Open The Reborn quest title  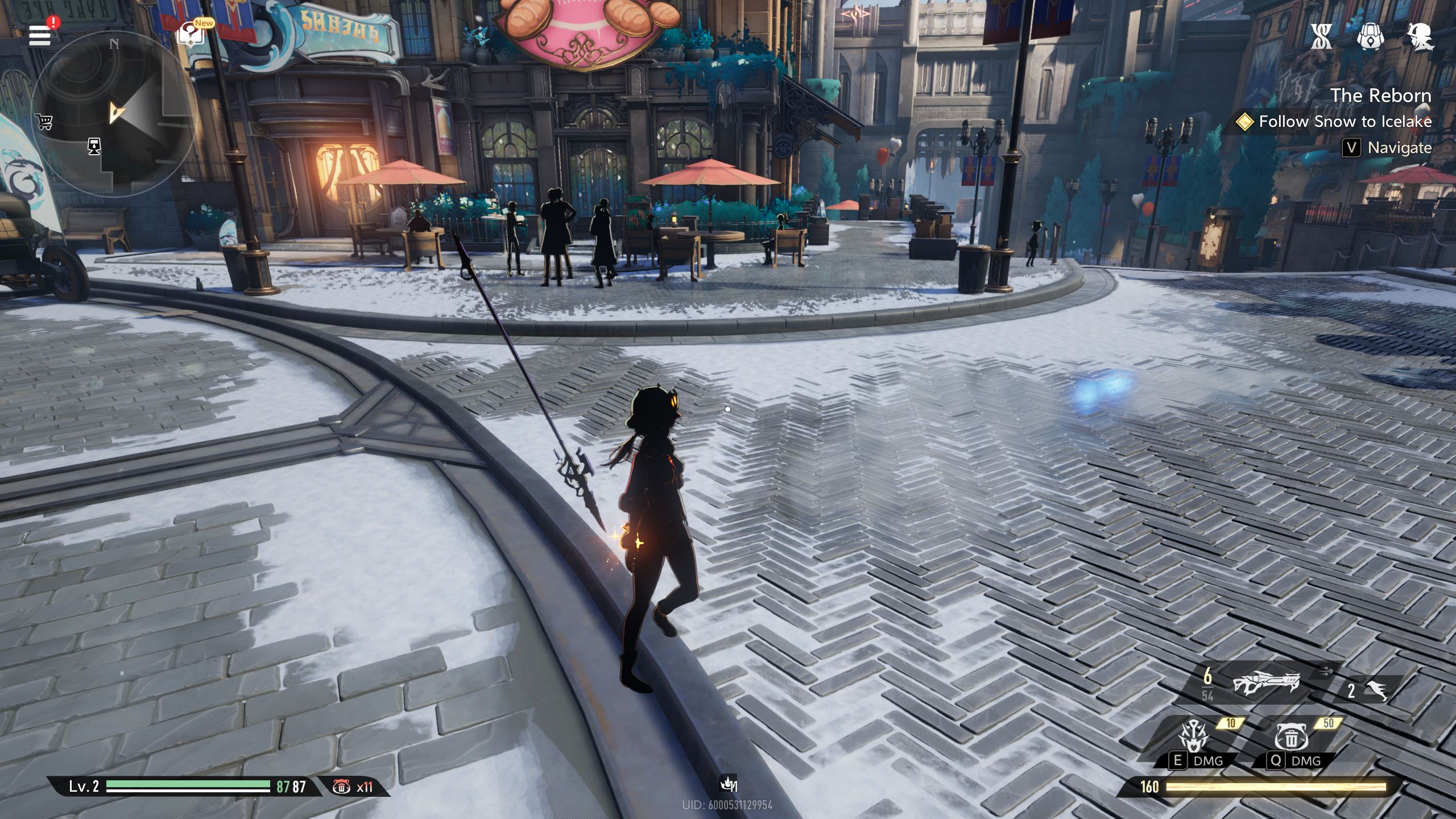[x=1380, y=96]
